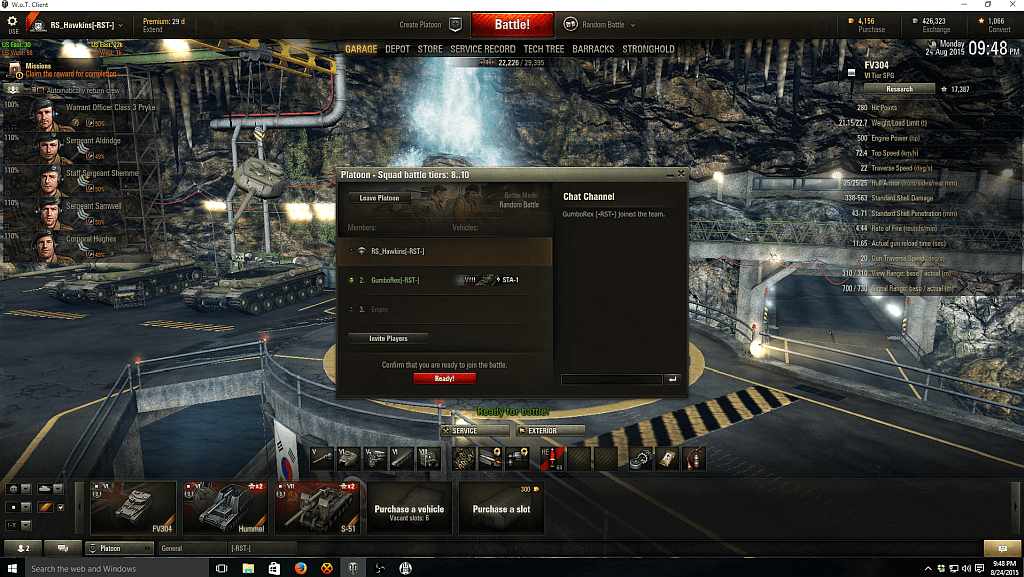Screen dimensions: 1024x577
Task: Open the Depot tab
Action: coord(397,49)
